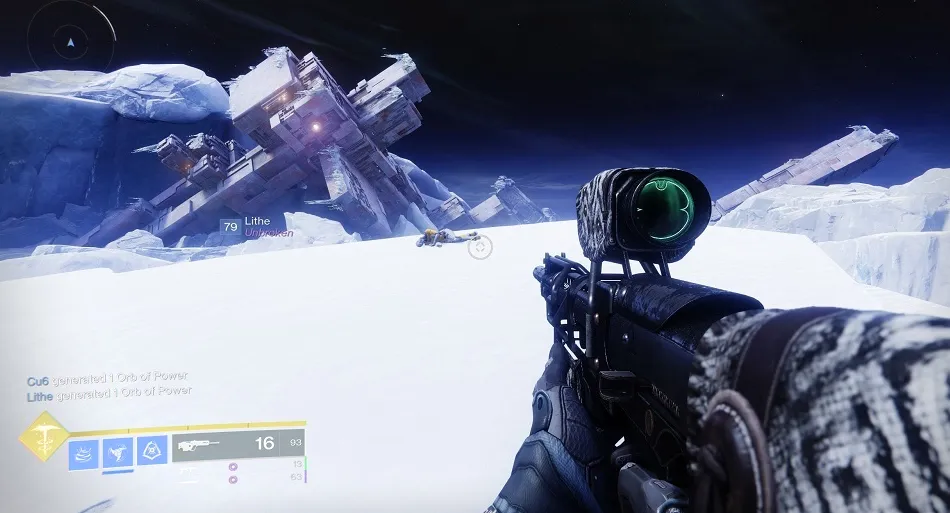
Task: Trigger the class ability barricade icon
Action: tap(152, 452)
